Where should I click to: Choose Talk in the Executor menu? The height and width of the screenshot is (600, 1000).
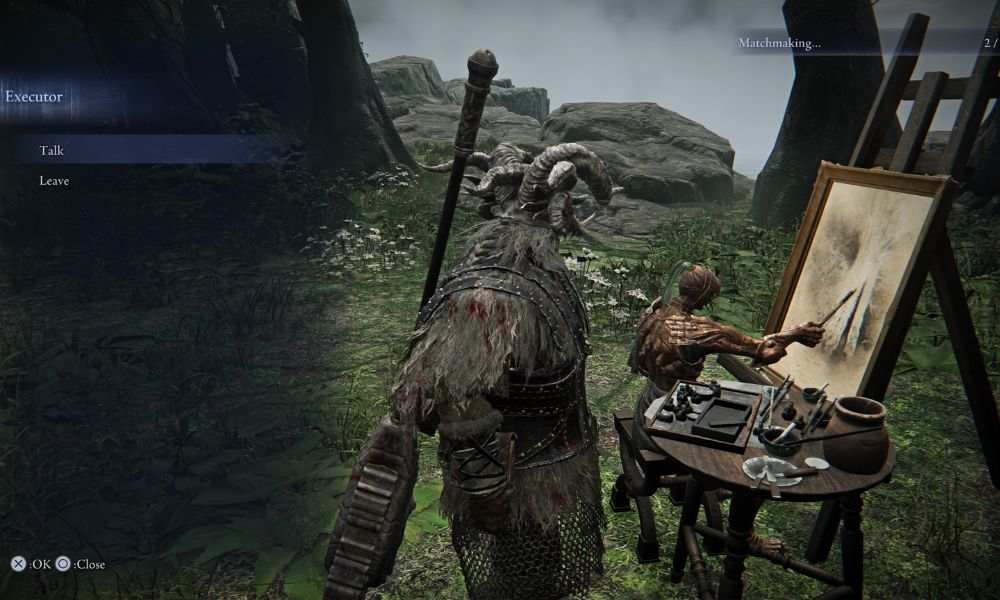pos(52,150)
